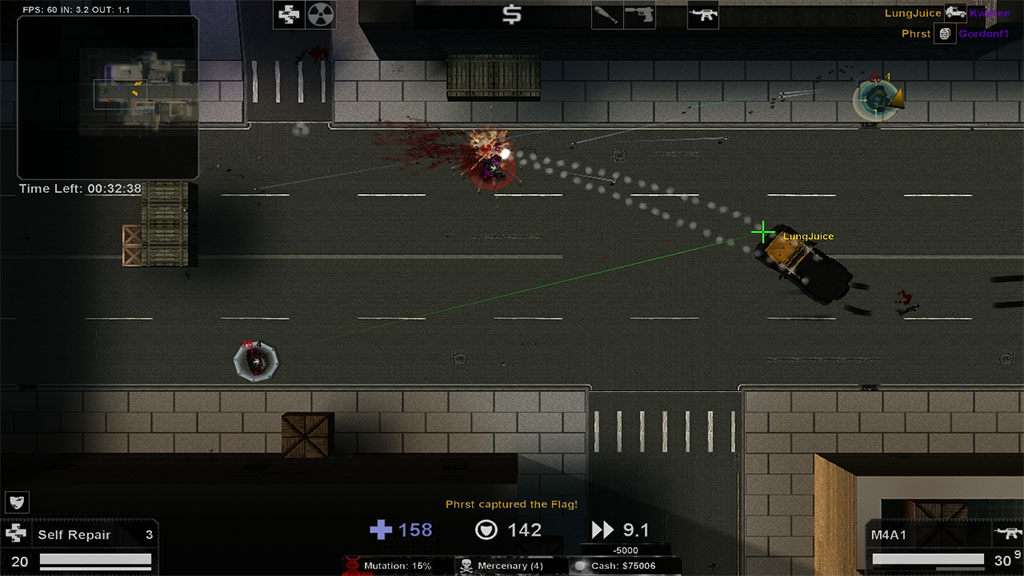Image resolution: width=1024 pixels, height=576 pixels.
Task: Click the mask icon above Self Repair
Action: pos(17,502)
